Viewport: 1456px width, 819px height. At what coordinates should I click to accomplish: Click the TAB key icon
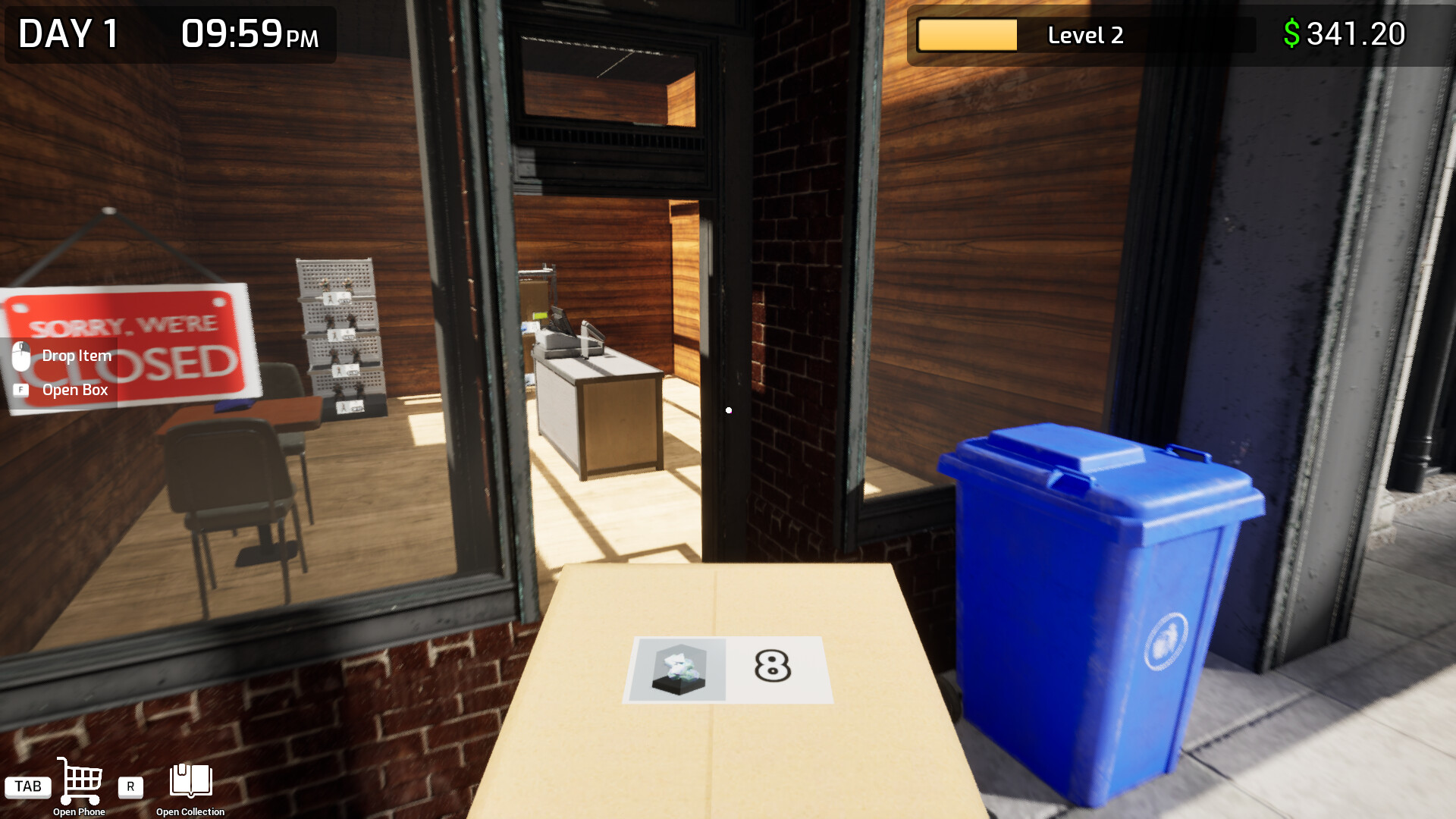(x=28, y=786)
